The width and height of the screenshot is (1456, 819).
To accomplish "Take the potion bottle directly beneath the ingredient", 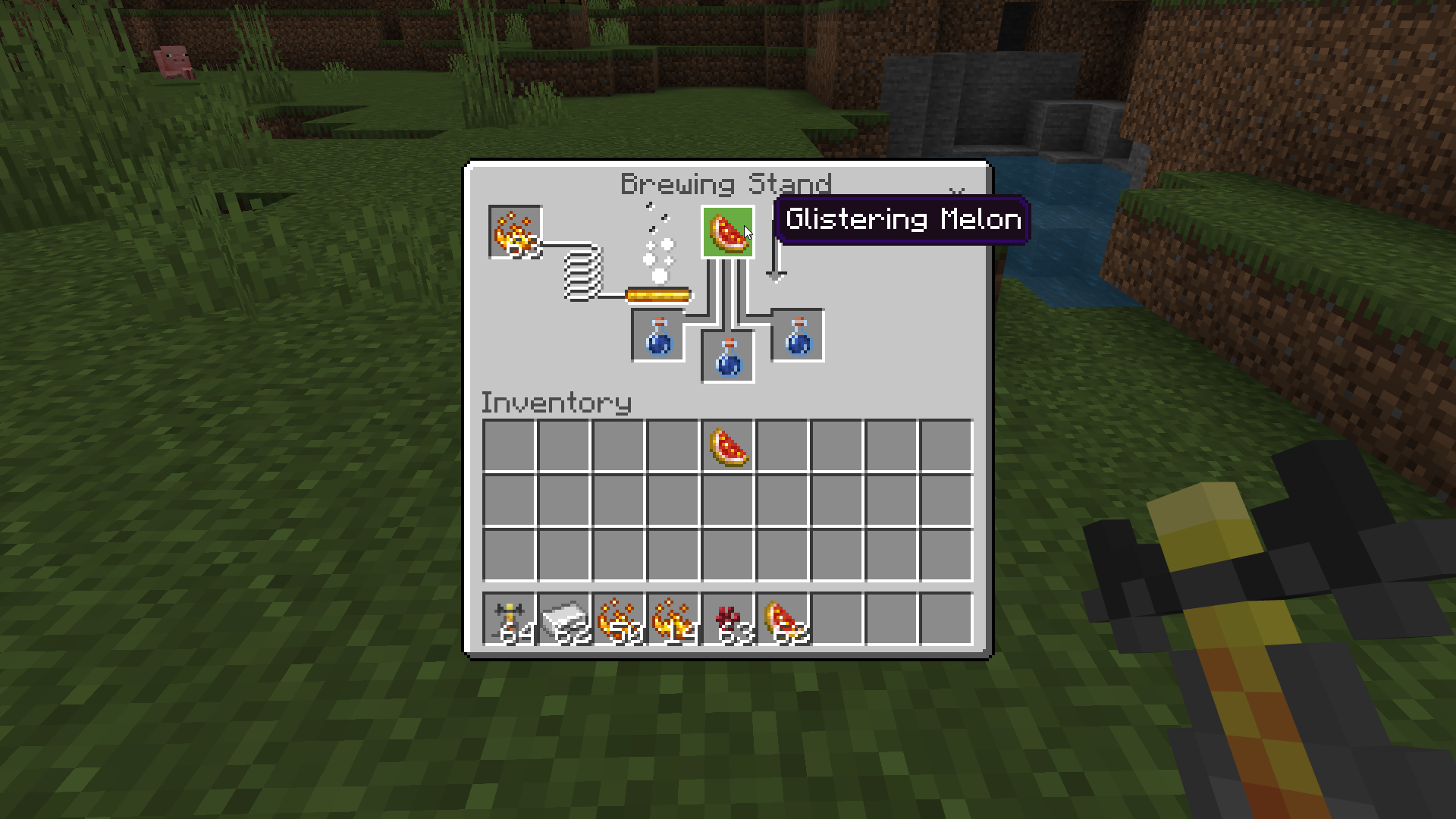I will click(x=728, y=356).
